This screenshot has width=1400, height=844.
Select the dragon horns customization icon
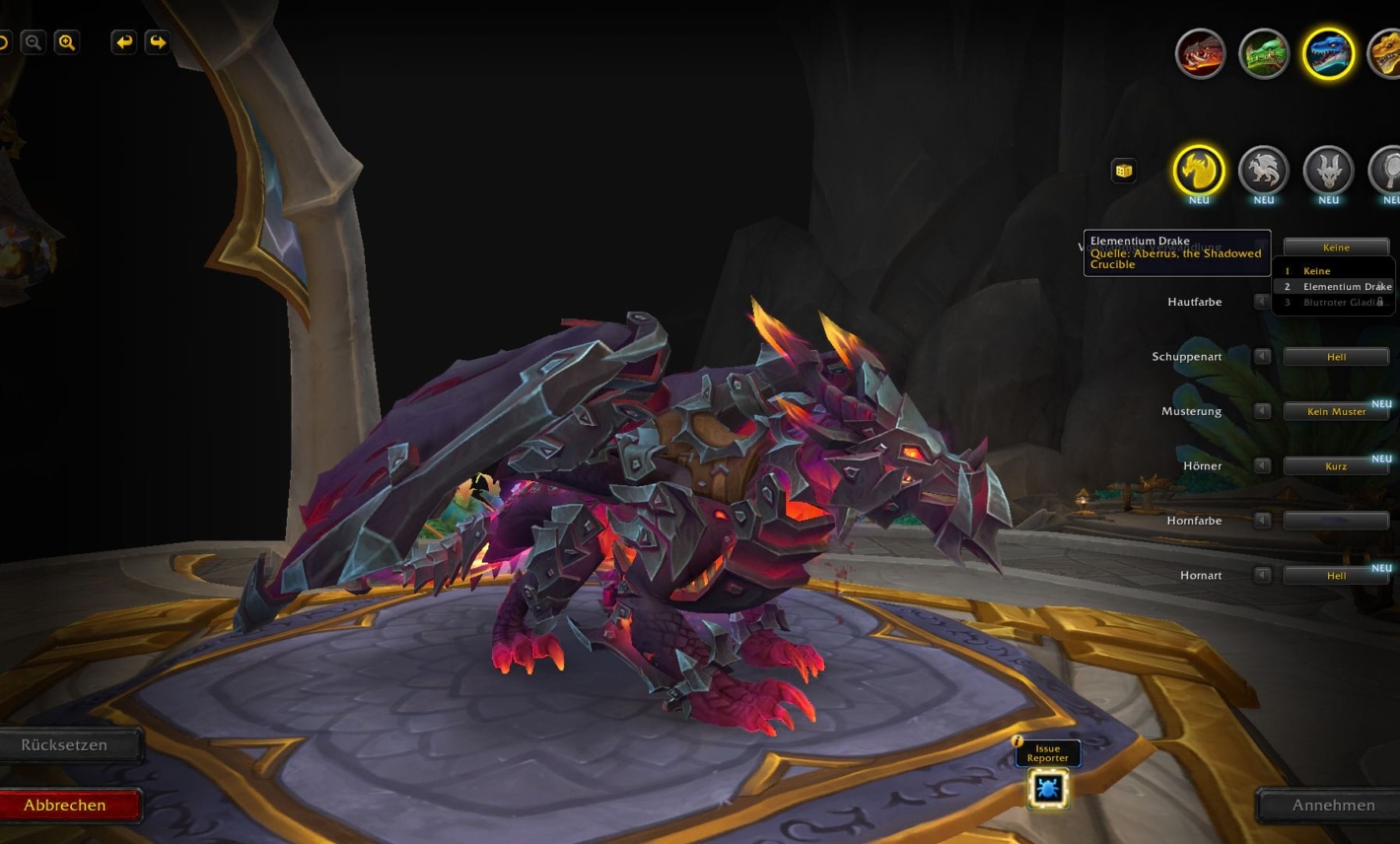pyautogui.click(x=1328, y=172)
